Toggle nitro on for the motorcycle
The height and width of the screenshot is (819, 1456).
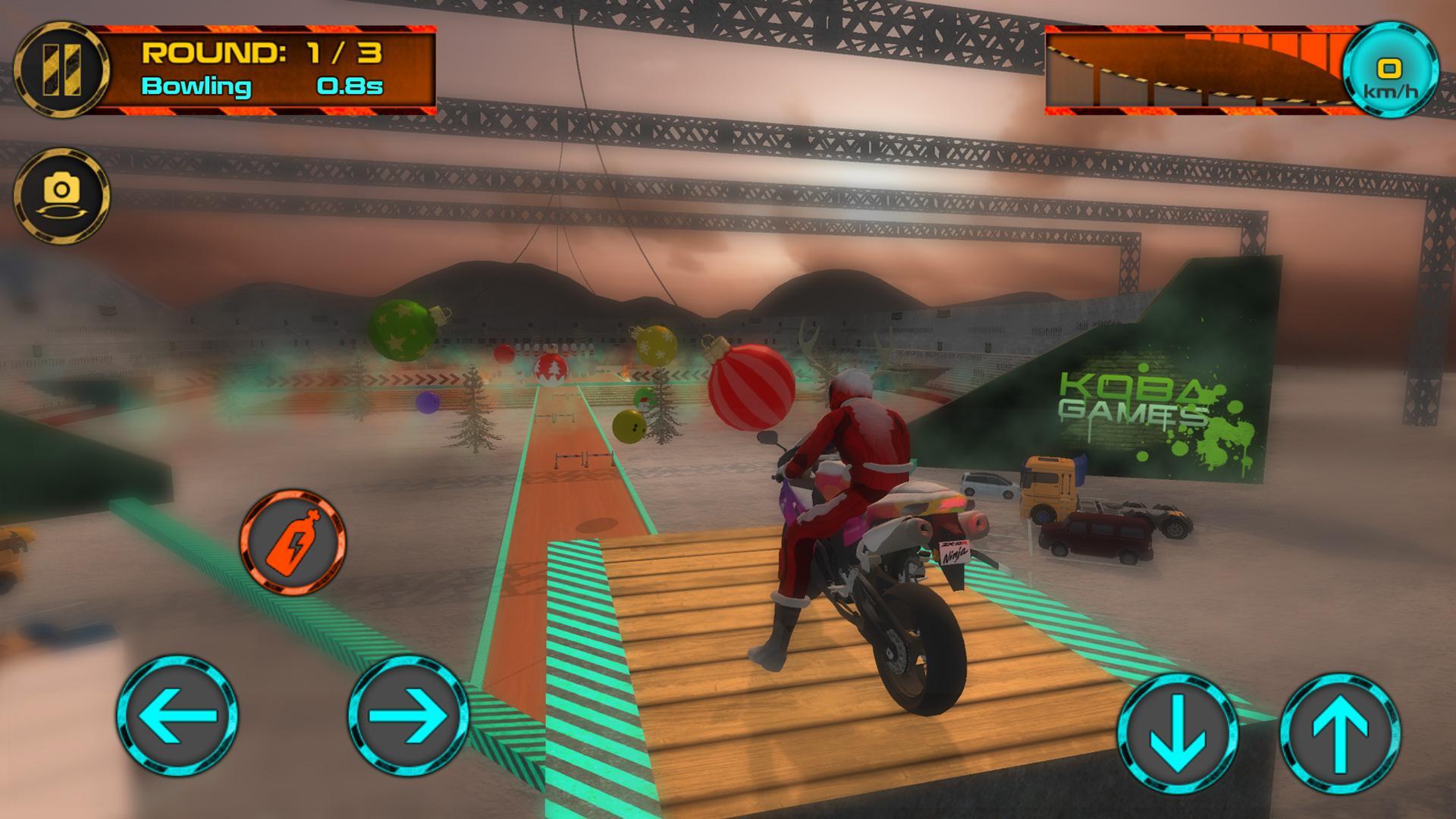pos(290,543)
